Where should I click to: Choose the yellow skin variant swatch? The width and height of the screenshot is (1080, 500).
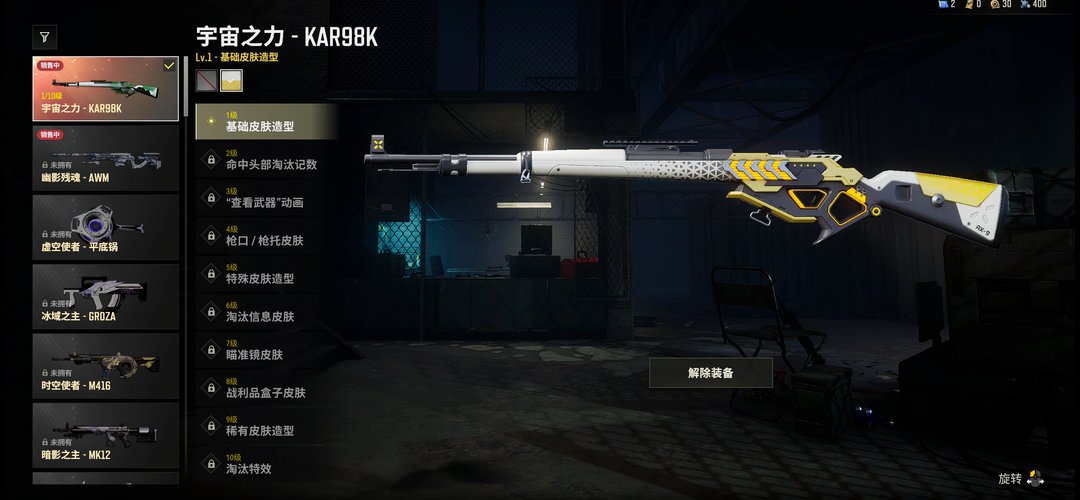click(232, 80)
